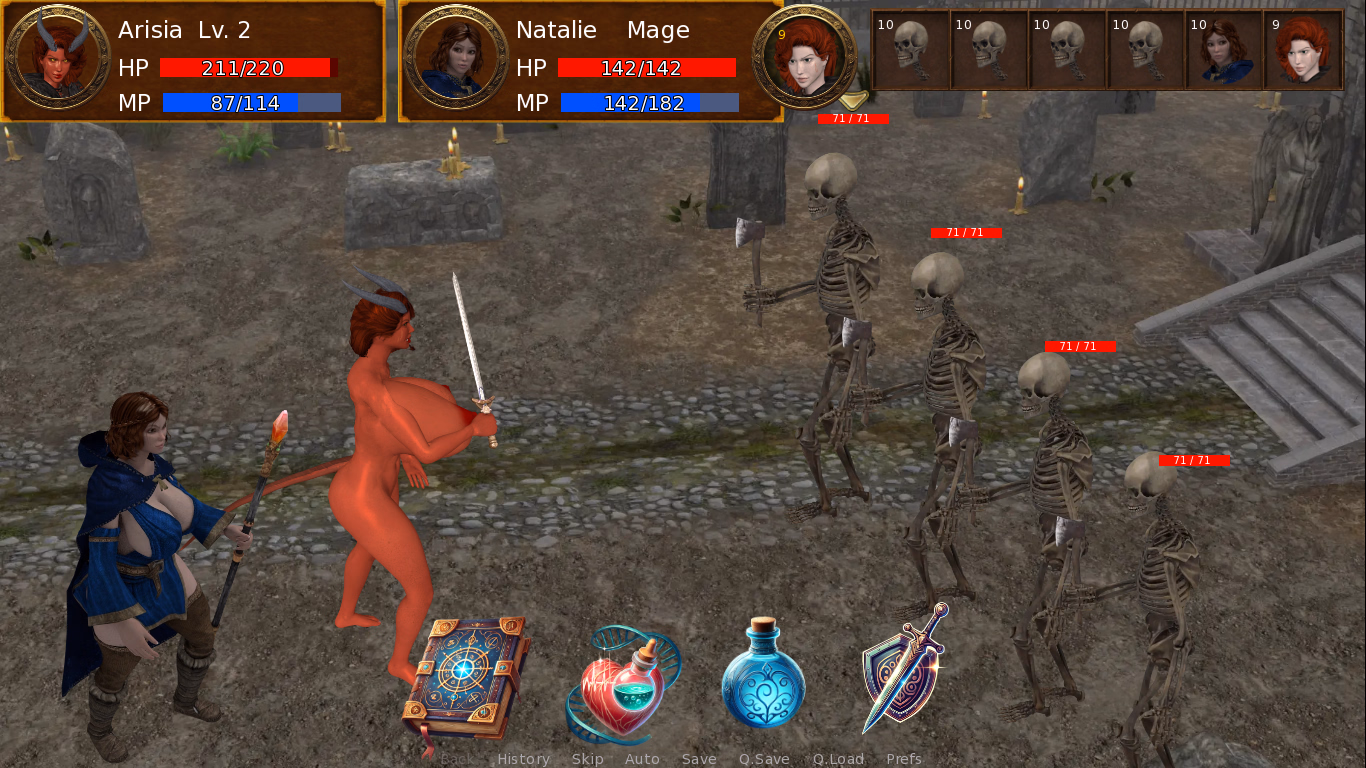Select the large red-haired current-turn portrait
1366x768 pixels.
(804, 56)
